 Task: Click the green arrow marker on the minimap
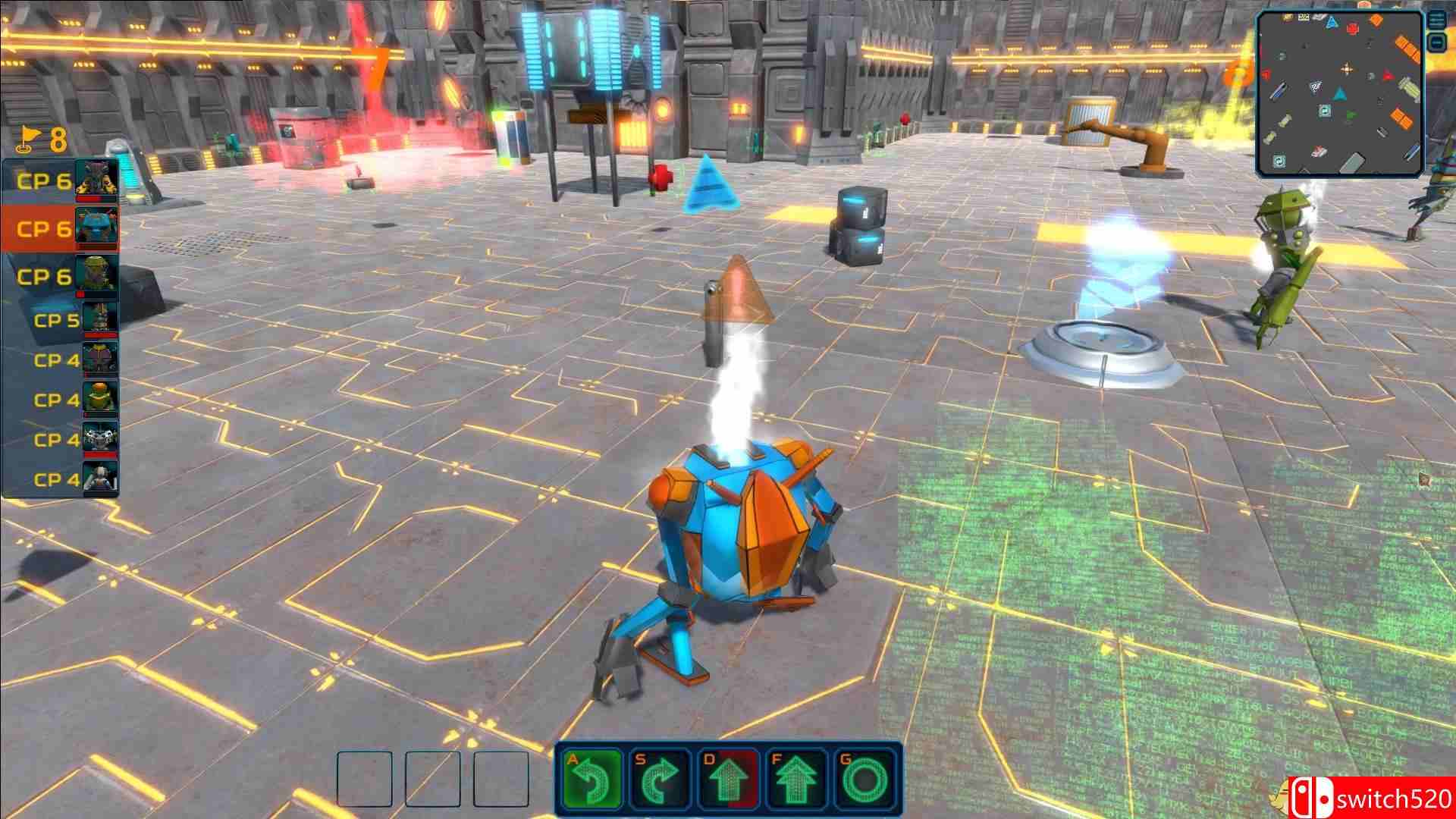pyautogui.click(x=1351, y=114)
